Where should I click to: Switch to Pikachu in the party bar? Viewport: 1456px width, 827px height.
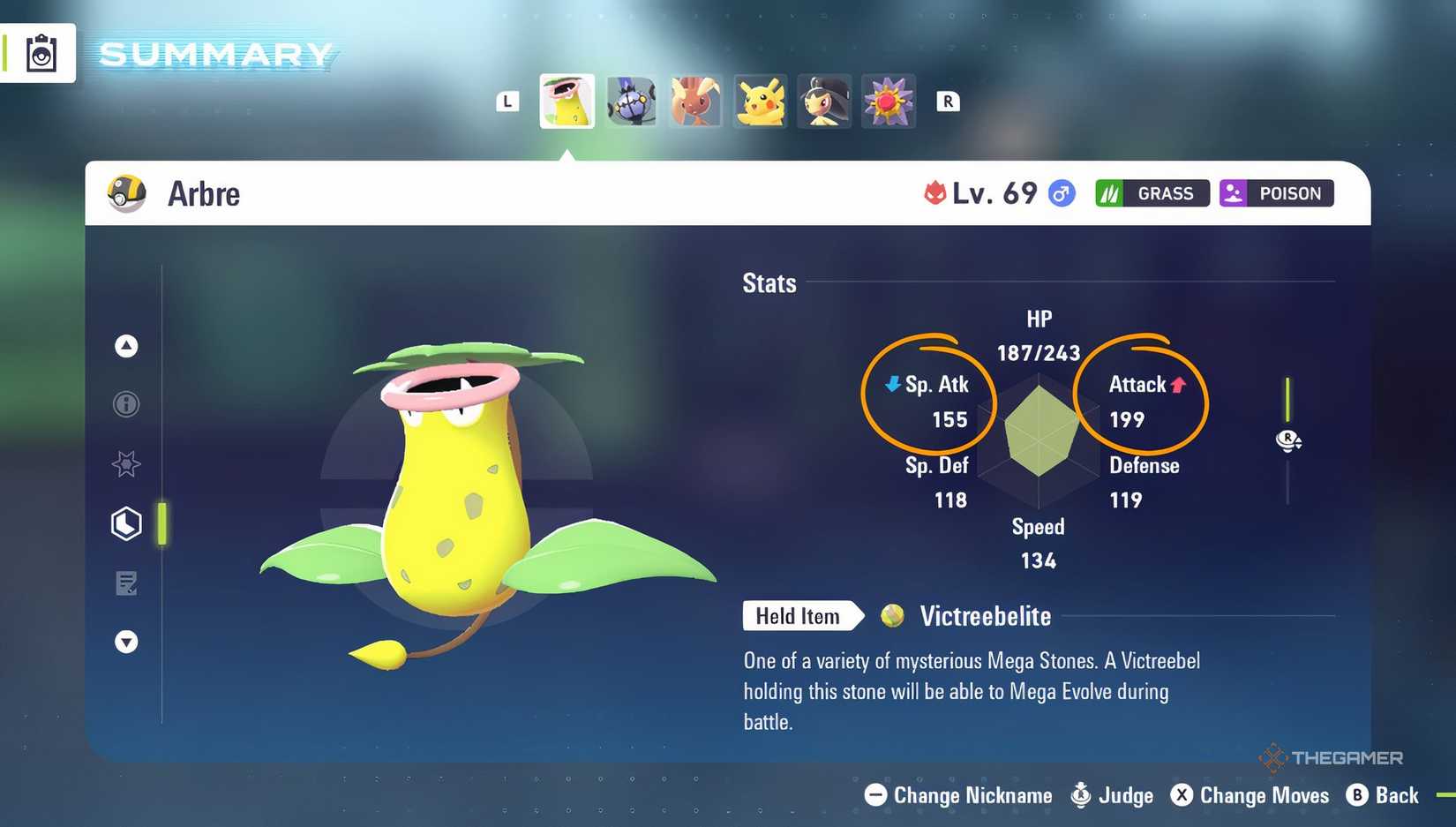[760, 101]
